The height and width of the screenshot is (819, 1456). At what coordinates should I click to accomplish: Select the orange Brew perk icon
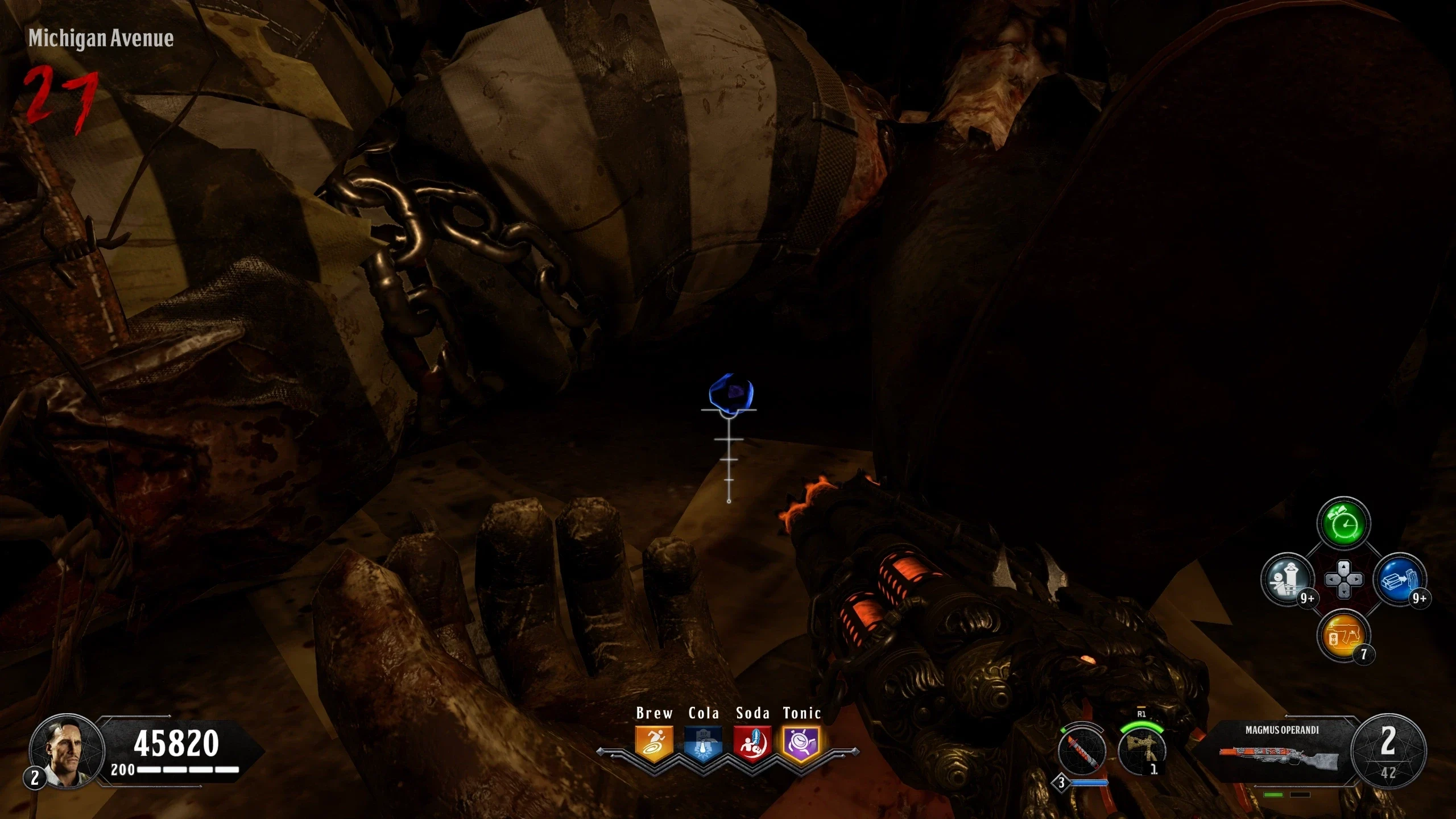click(654, 743)
